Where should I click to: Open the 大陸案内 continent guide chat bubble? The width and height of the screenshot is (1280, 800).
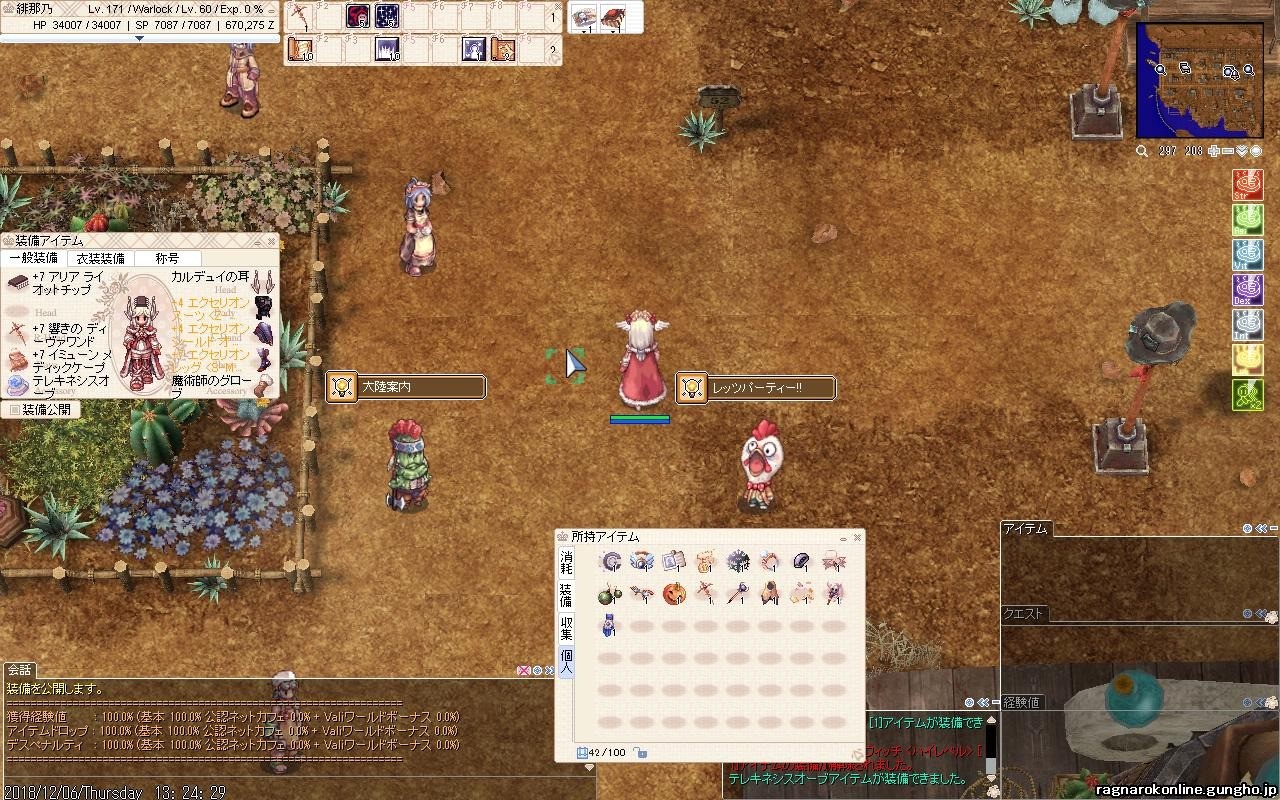406,387
